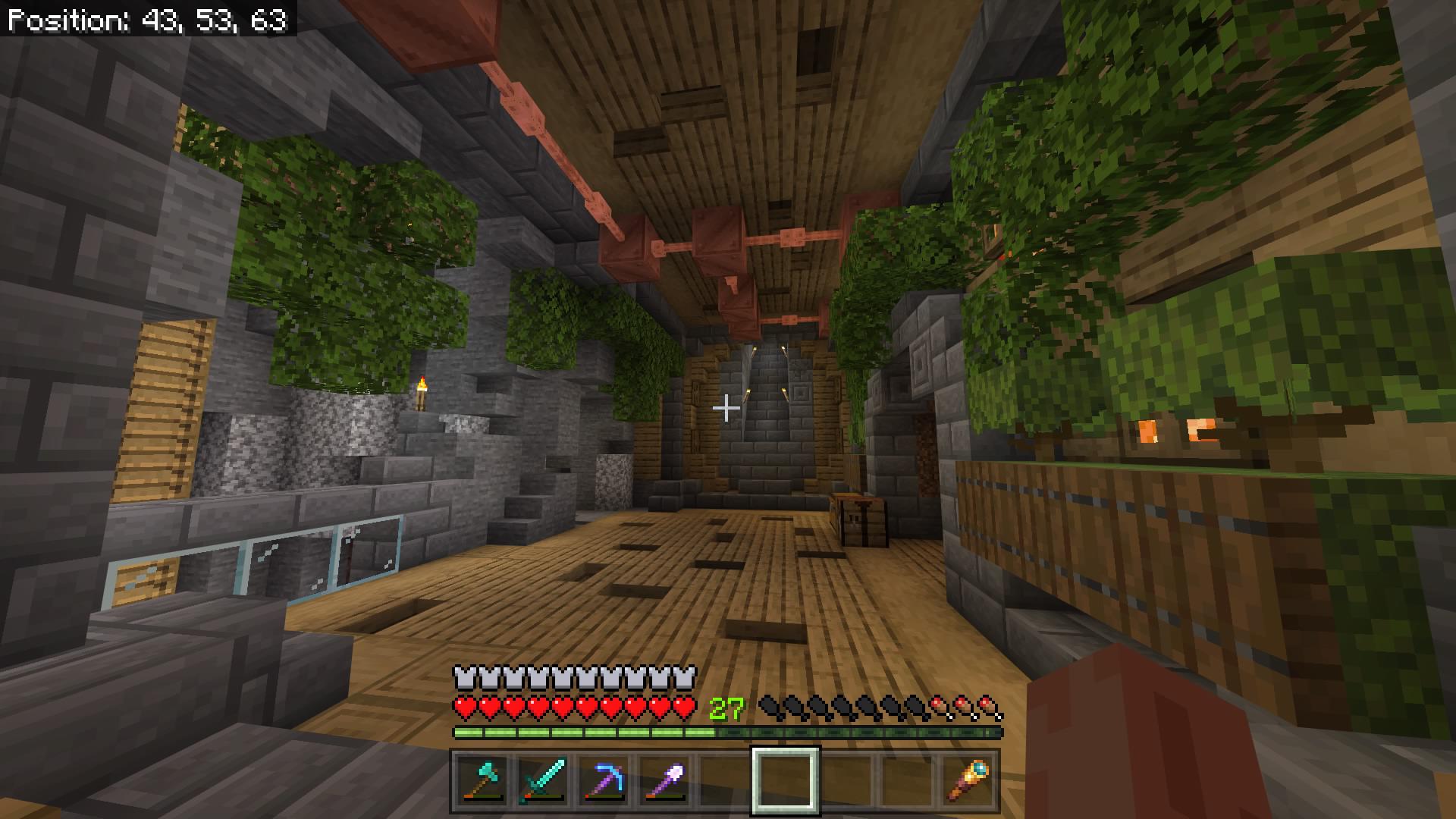Click the torch on the stone wall
Image resolution: width=1456 pixels, height=819 pixels.
tap(423, 393)
